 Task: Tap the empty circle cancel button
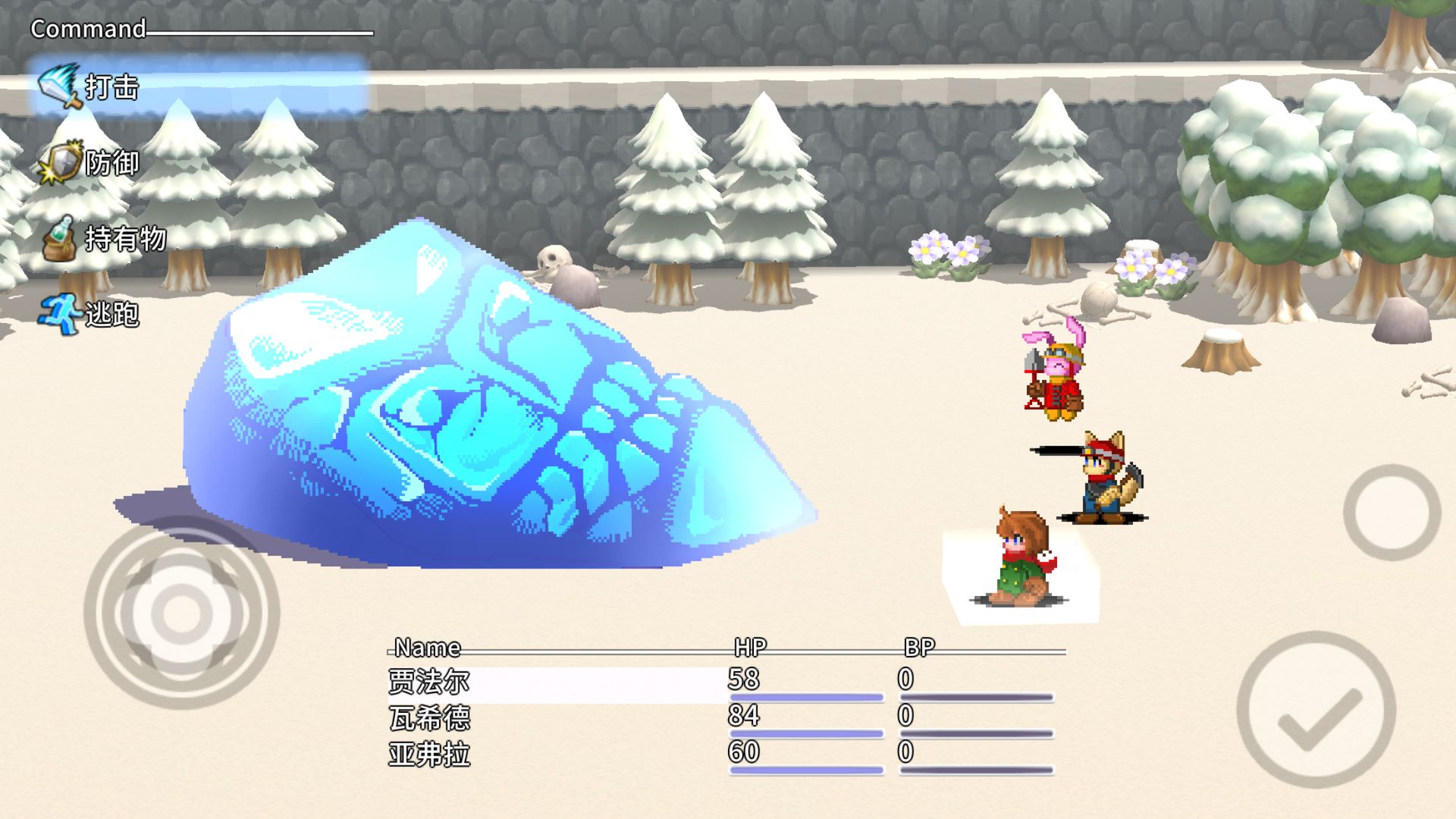1392,513
